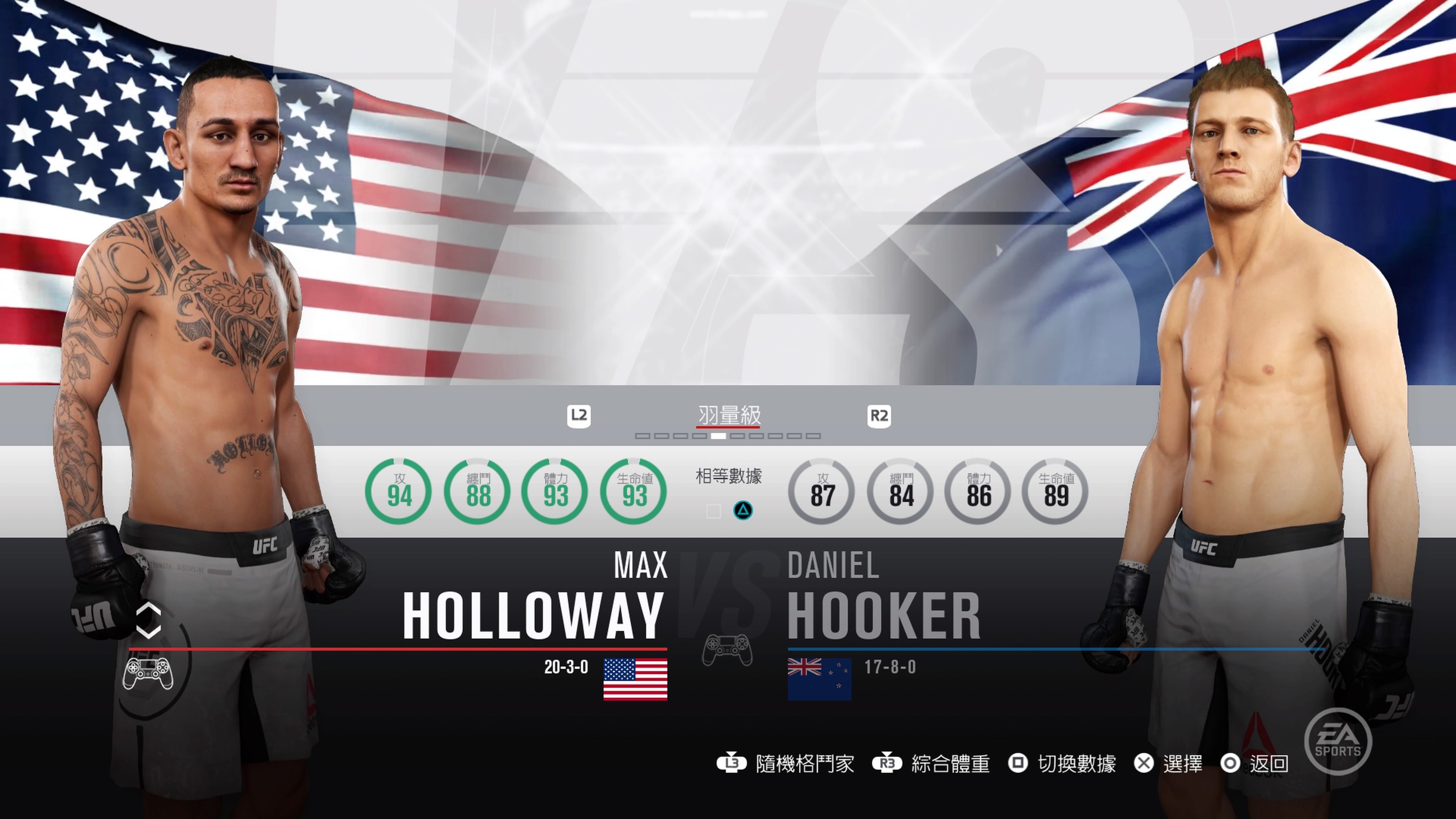Select the 羽量級 weight class heading
1456x819 pixels.
(x=728, y=416)
